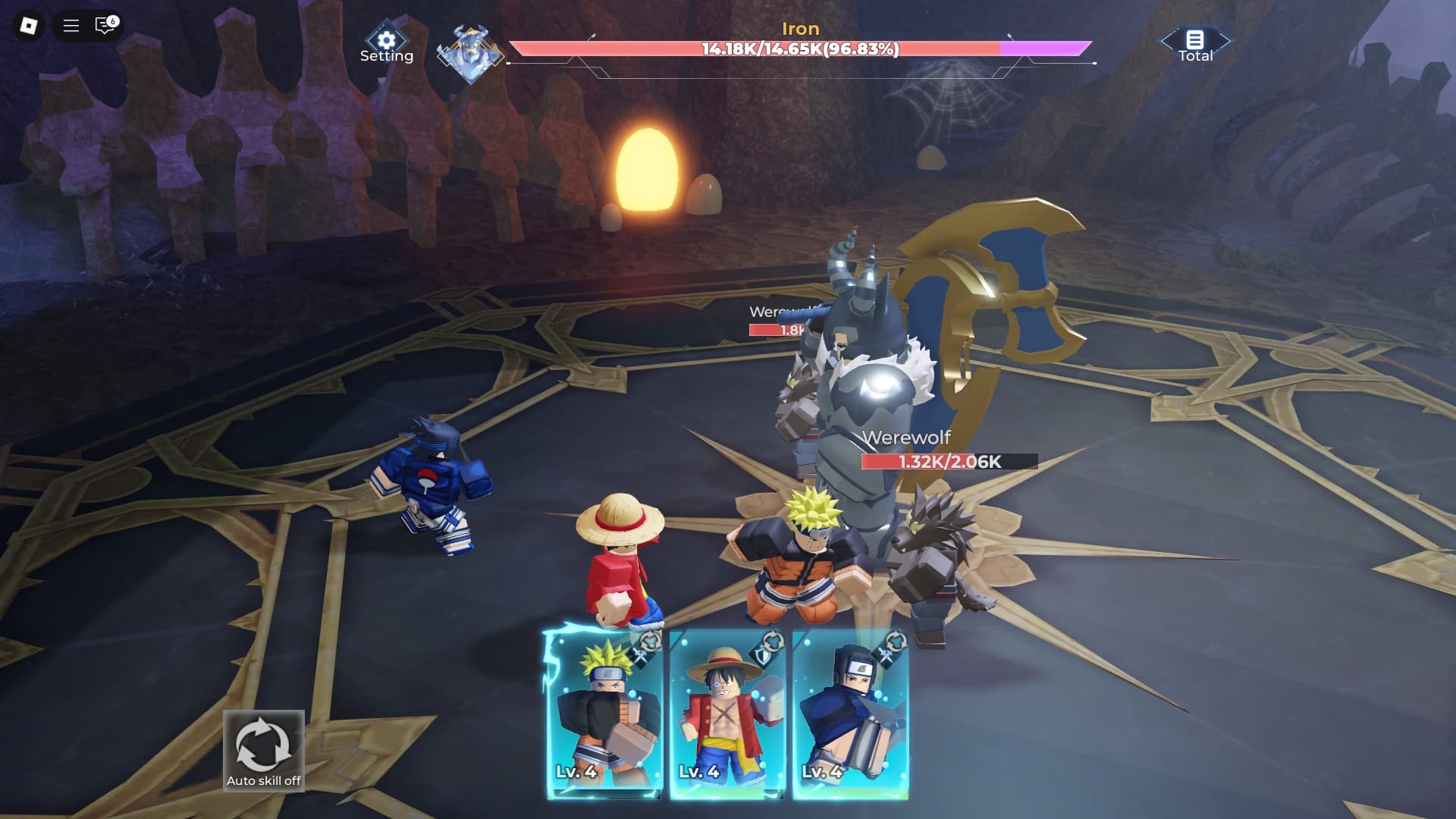Open the hamburger menu
This screenshot has width=1456, height=819.
click(x=71, y=26)
